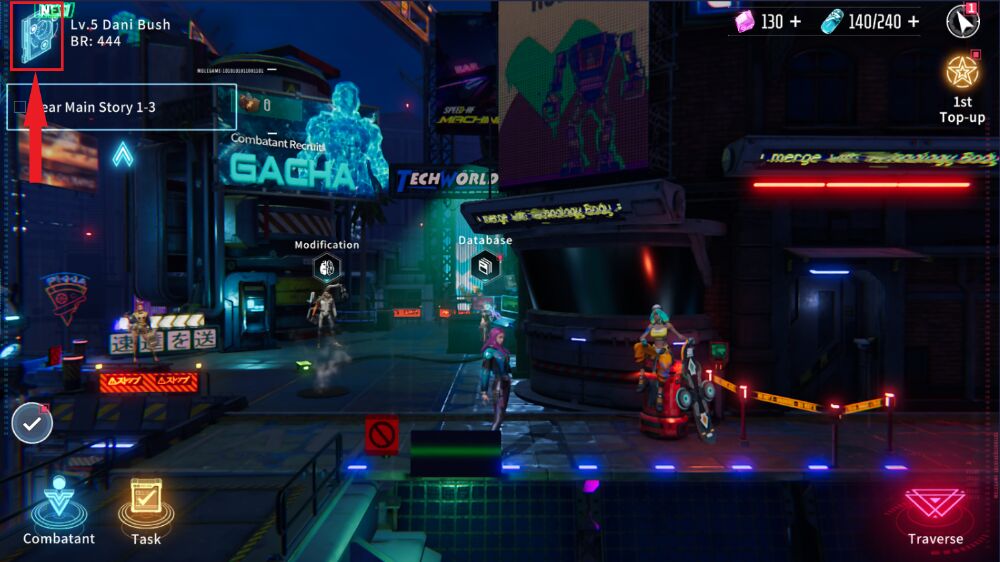Open the compass navigation icon with notification
1000x562 pixels.
pos(961,21)
